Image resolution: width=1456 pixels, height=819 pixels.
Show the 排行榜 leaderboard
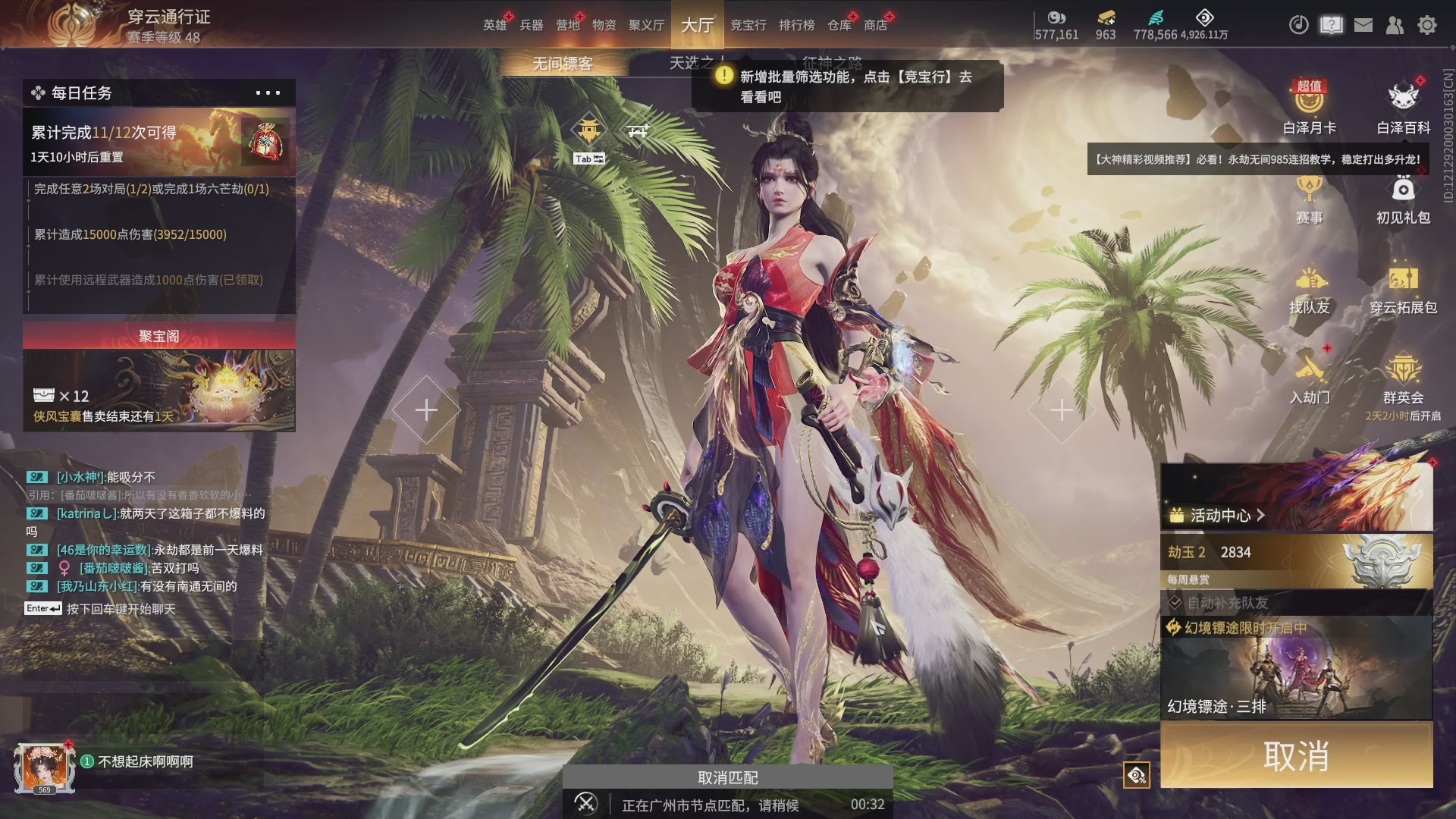796,25
